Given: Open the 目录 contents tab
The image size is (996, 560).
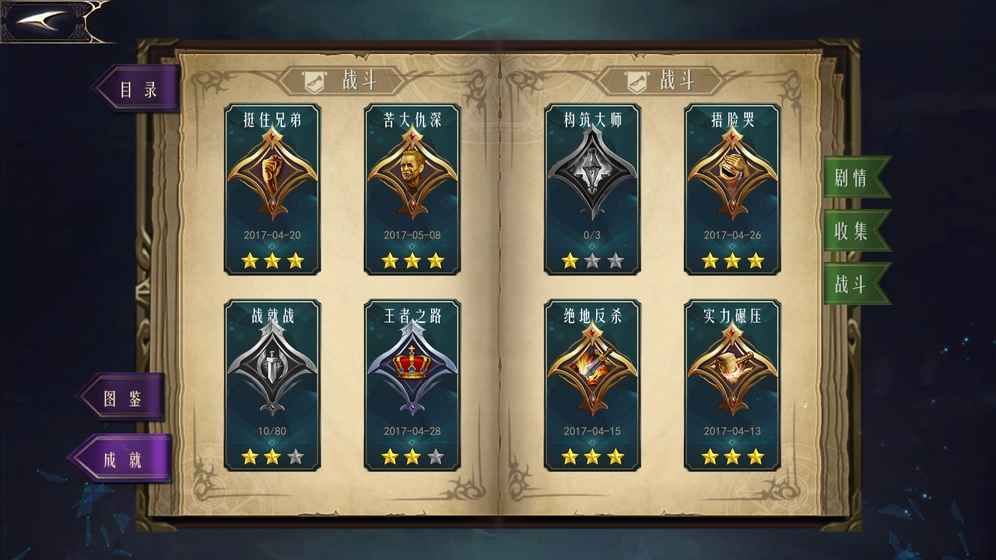Looking at the screenshot, I should click(x=139, y=89).
